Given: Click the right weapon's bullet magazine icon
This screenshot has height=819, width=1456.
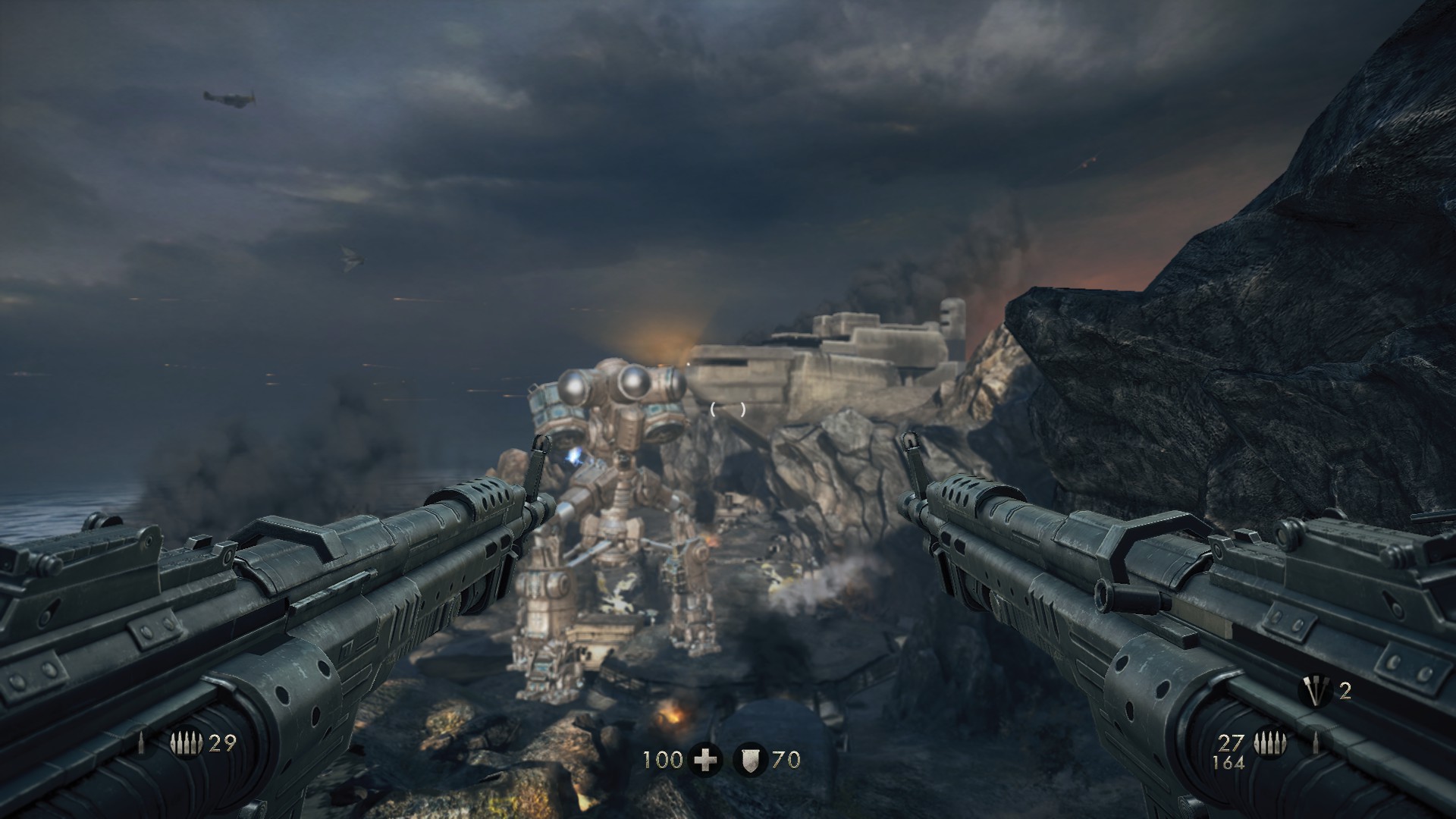Looking at the screenshot, I should 1268,742.
